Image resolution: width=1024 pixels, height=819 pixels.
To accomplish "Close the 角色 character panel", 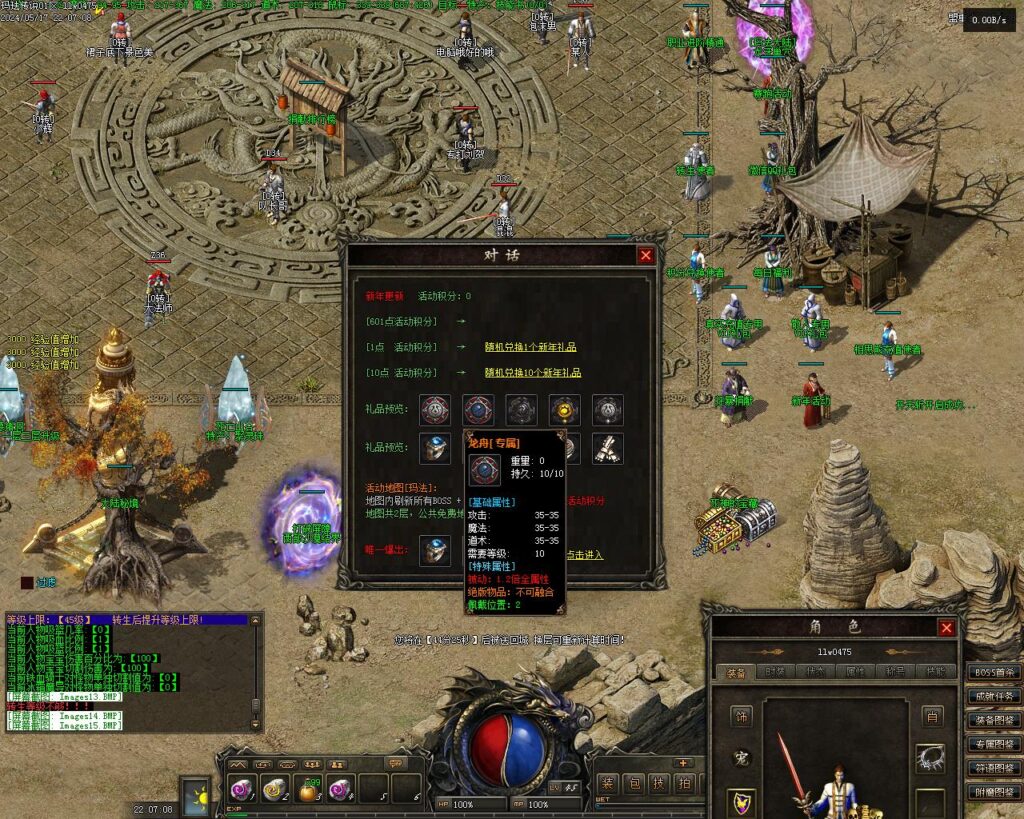I will point(946,628).
